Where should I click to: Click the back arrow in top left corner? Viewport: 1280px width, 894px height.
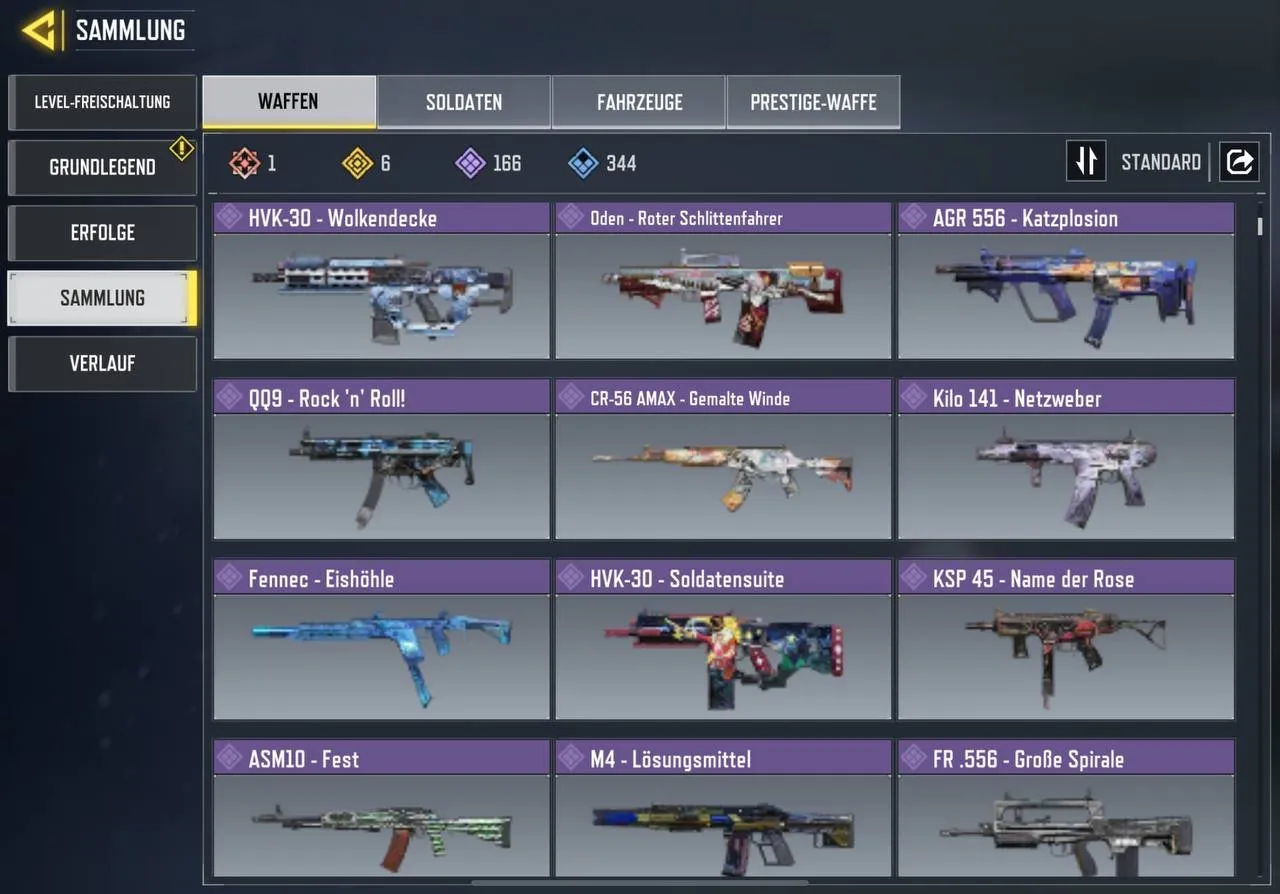37,29
